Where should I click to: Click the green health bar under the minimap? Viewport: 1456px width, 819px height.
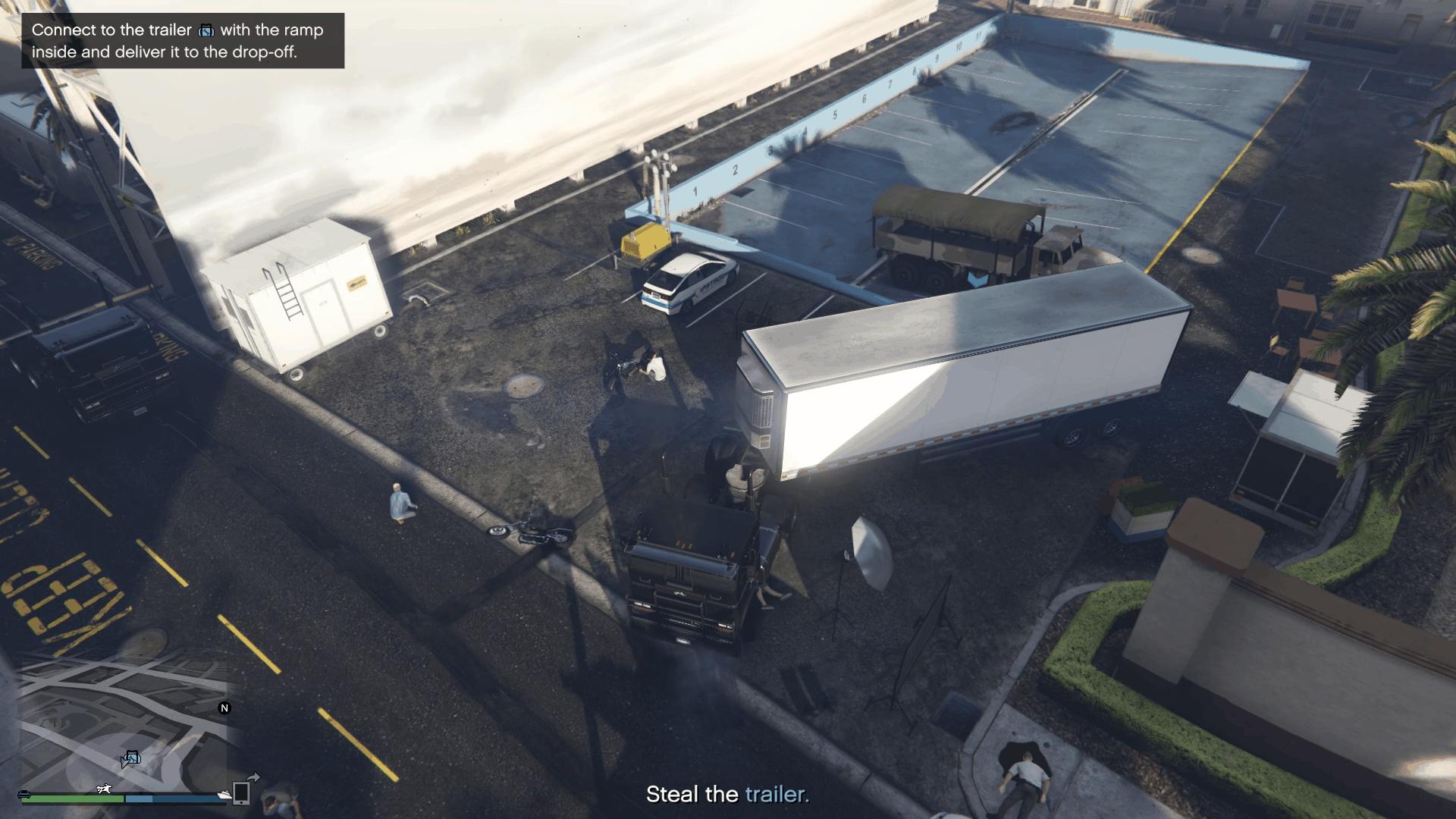tap(72, 798)
